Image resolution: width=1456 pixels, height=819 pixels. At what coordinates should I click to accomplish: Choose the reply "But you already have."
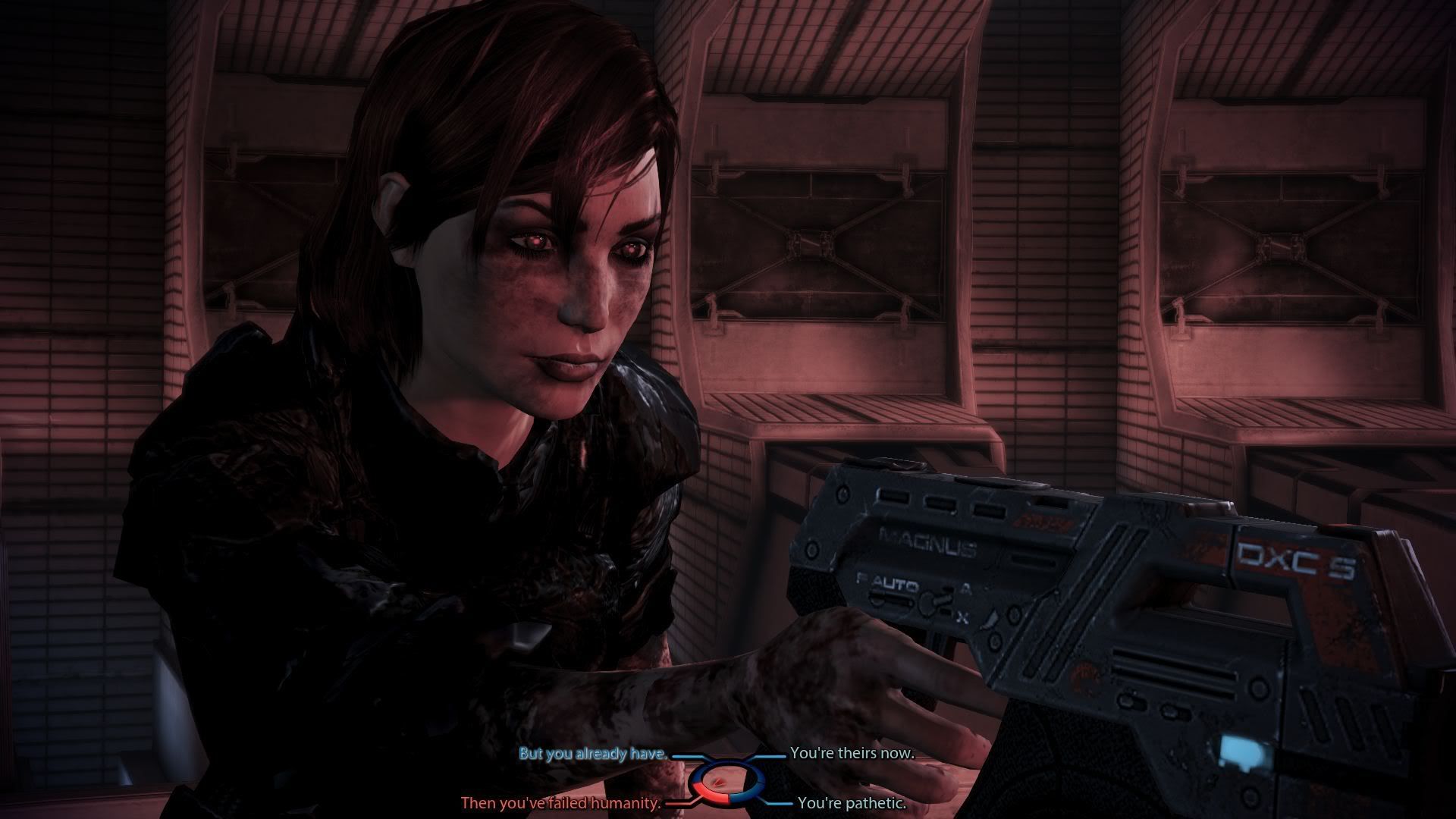(592, 754)
